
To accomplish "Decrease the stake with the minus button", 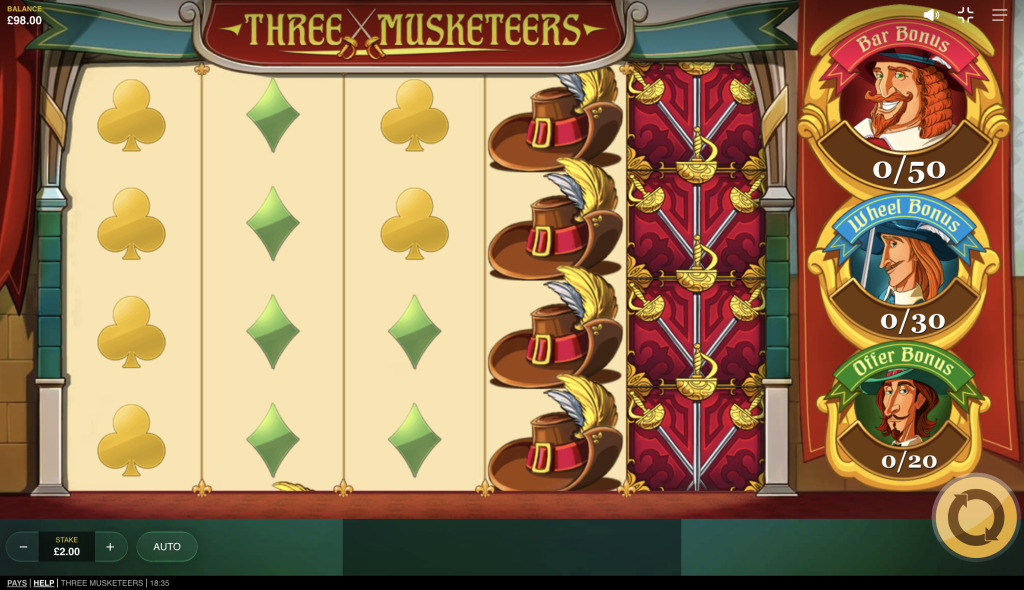I will 22,547.
